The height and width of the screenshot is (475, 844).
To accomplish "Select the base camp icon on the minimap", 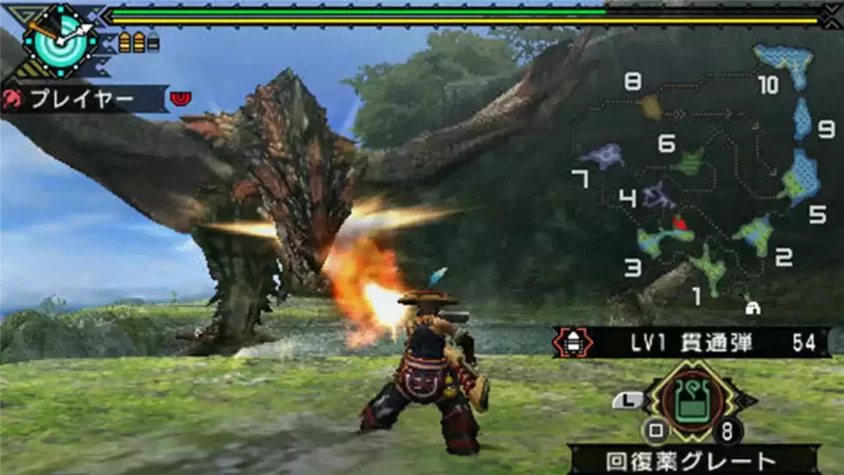I will [x=752, y=308].
